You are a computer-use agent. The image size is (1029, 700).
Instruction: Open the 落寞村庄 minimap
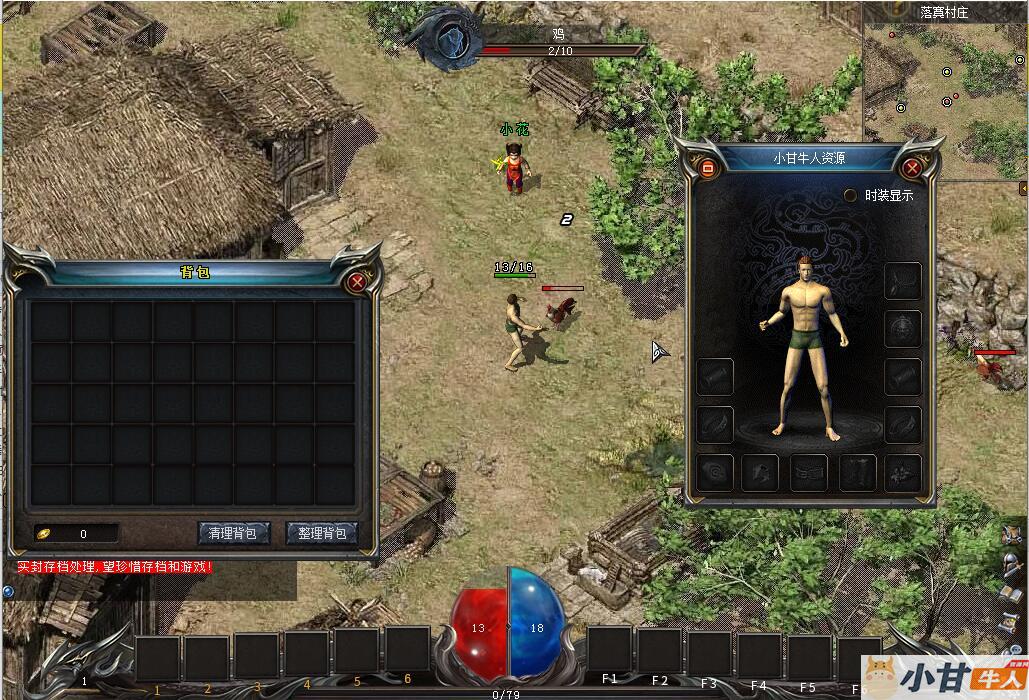pos(945,95)
